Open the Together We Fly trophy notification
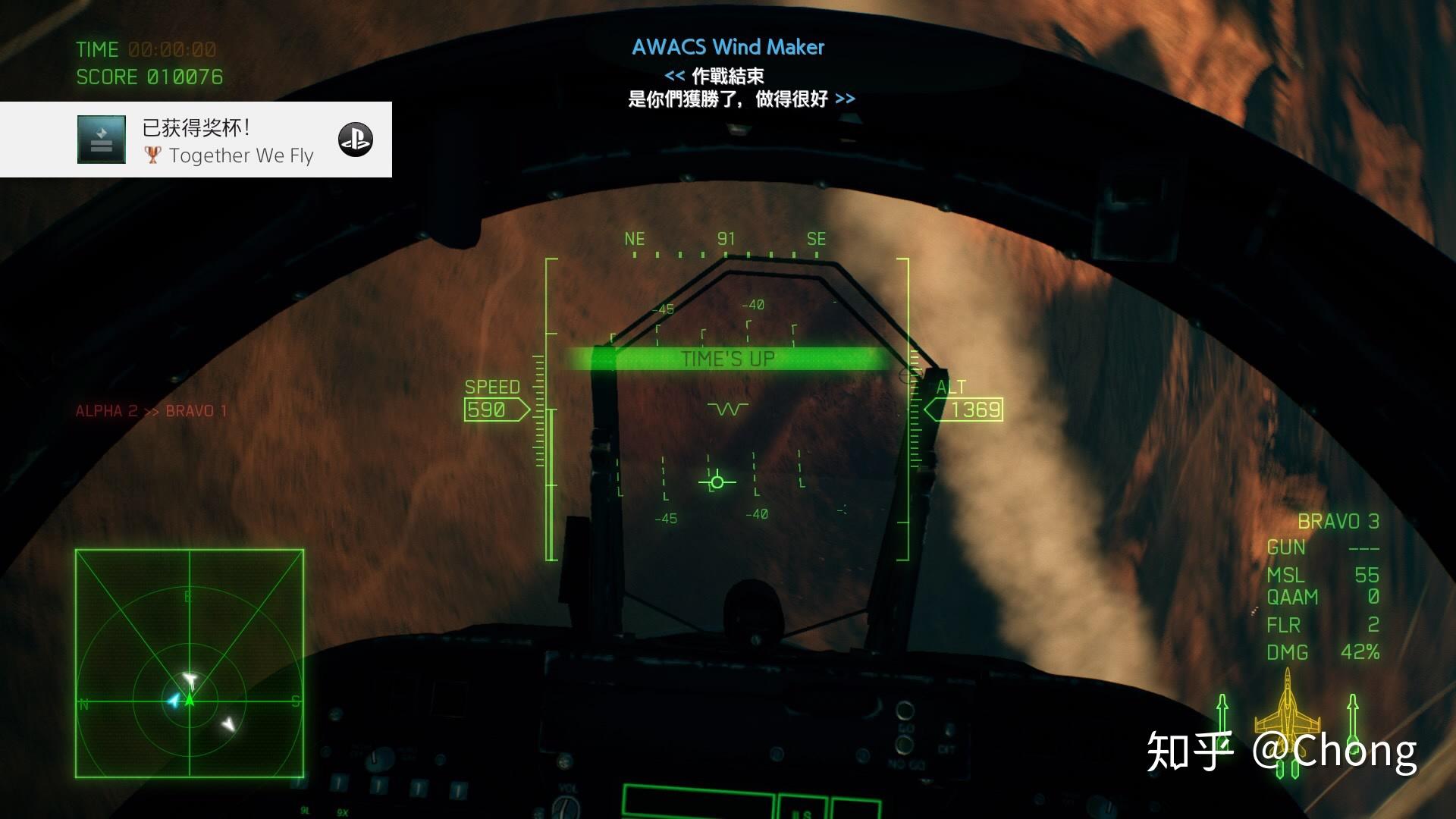Image resolution: width=1456 pixels, height=819 pixels. click(x=227, y=140)
